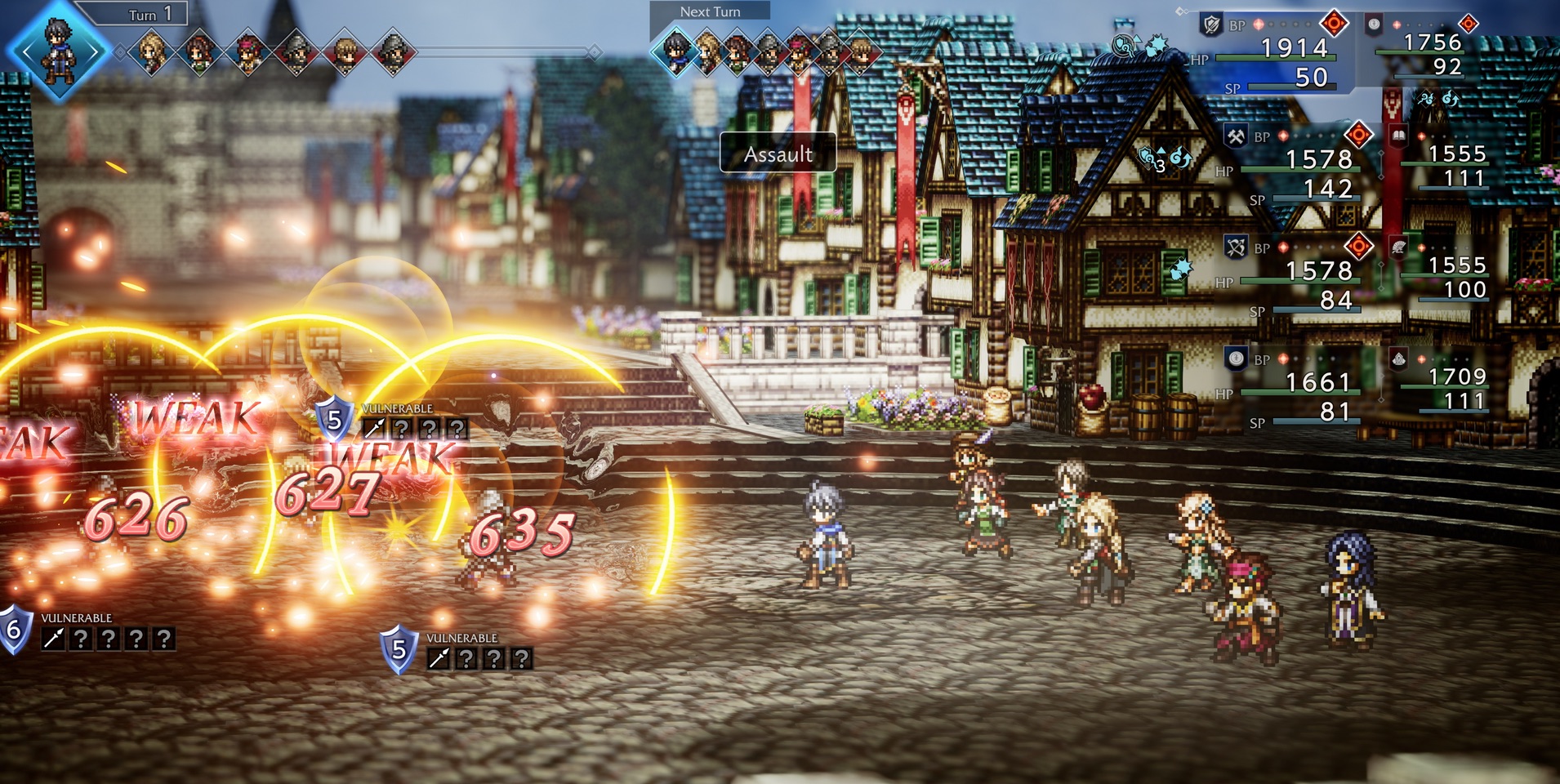Image resolution: width=1560 pixels, height=784 pixels.
Task: Choose the party member with 1756 HP
Action: click(1431, 51)
